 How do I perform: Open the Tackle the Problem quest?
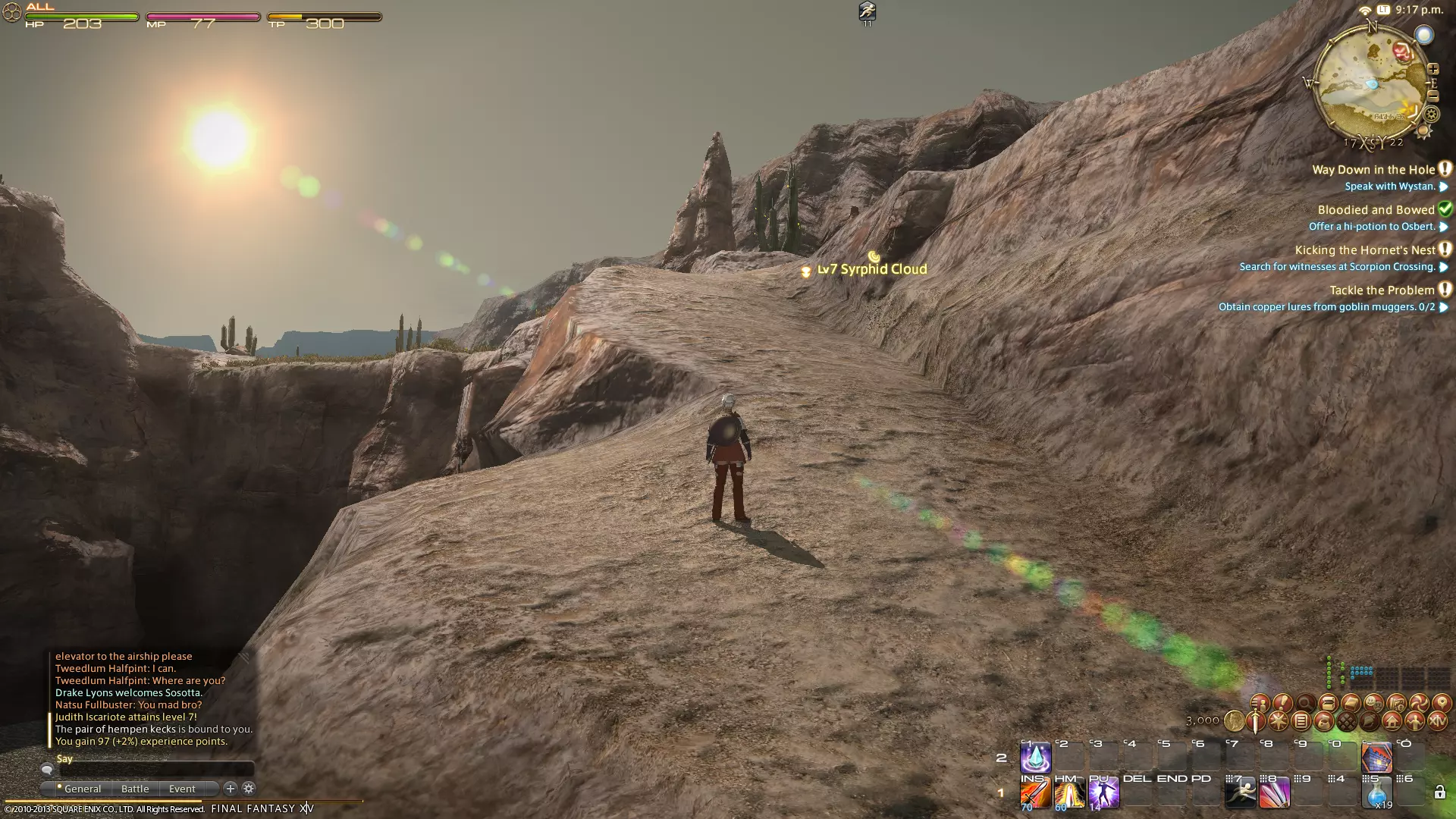(x=1382, y=290)
